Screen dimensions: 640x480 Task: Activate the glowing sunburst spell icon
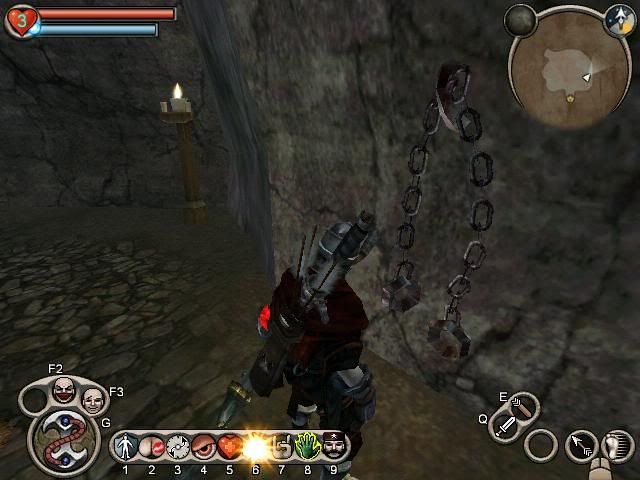click(x=256, y=446)
